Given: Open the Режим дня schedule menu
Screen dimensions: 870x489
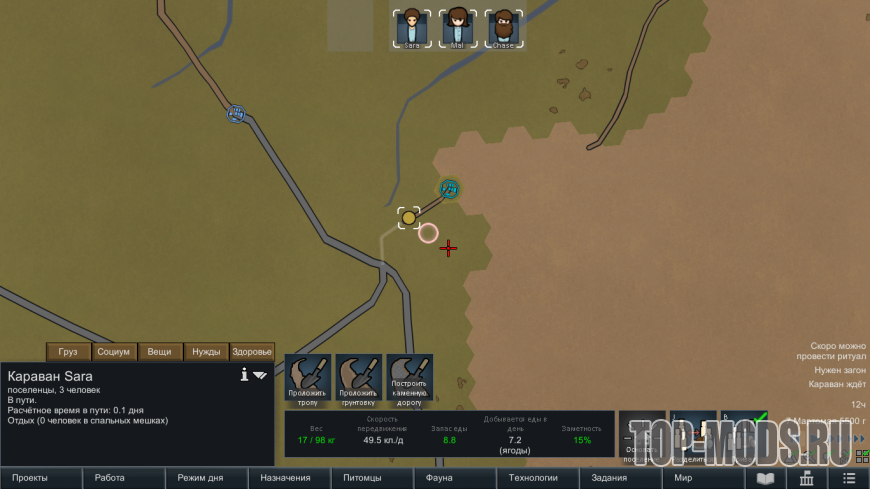Looking at the screenshot, I should (207, 478).
